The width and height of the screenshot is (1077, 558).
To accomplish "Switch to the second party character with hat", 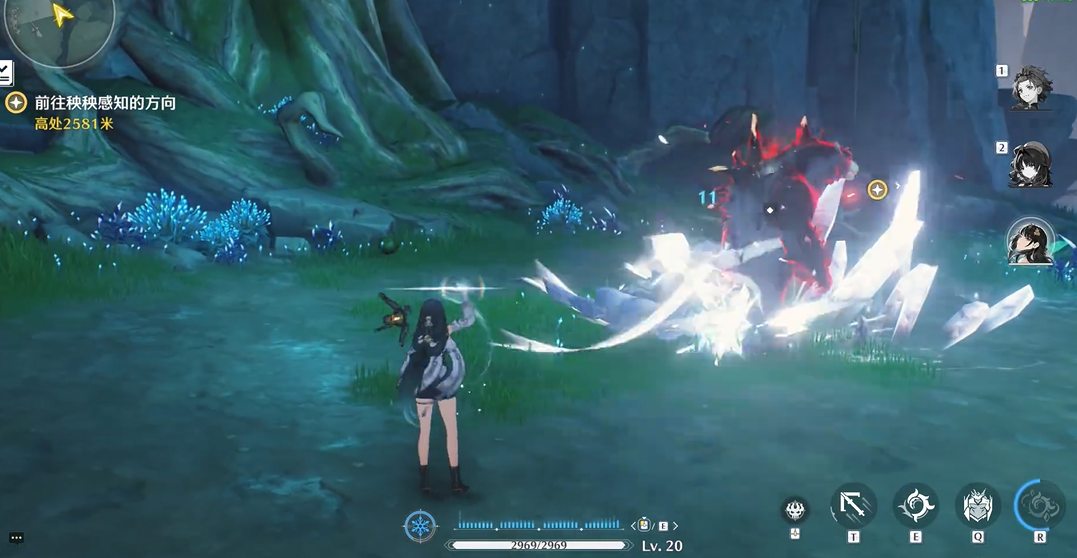I will coord(1031,164).
